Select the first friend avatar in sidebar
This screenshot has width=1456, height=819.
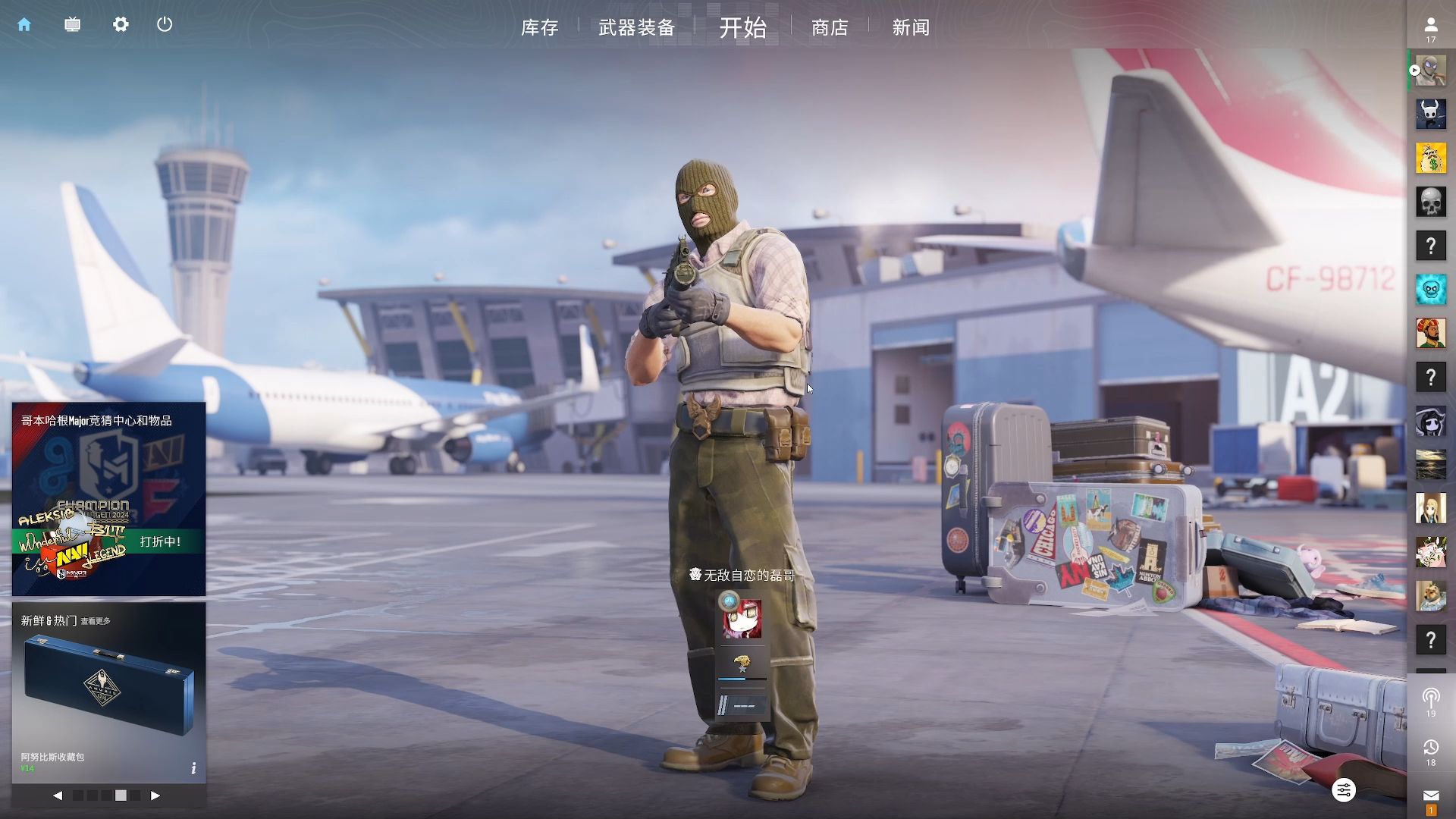point(1430,71)
